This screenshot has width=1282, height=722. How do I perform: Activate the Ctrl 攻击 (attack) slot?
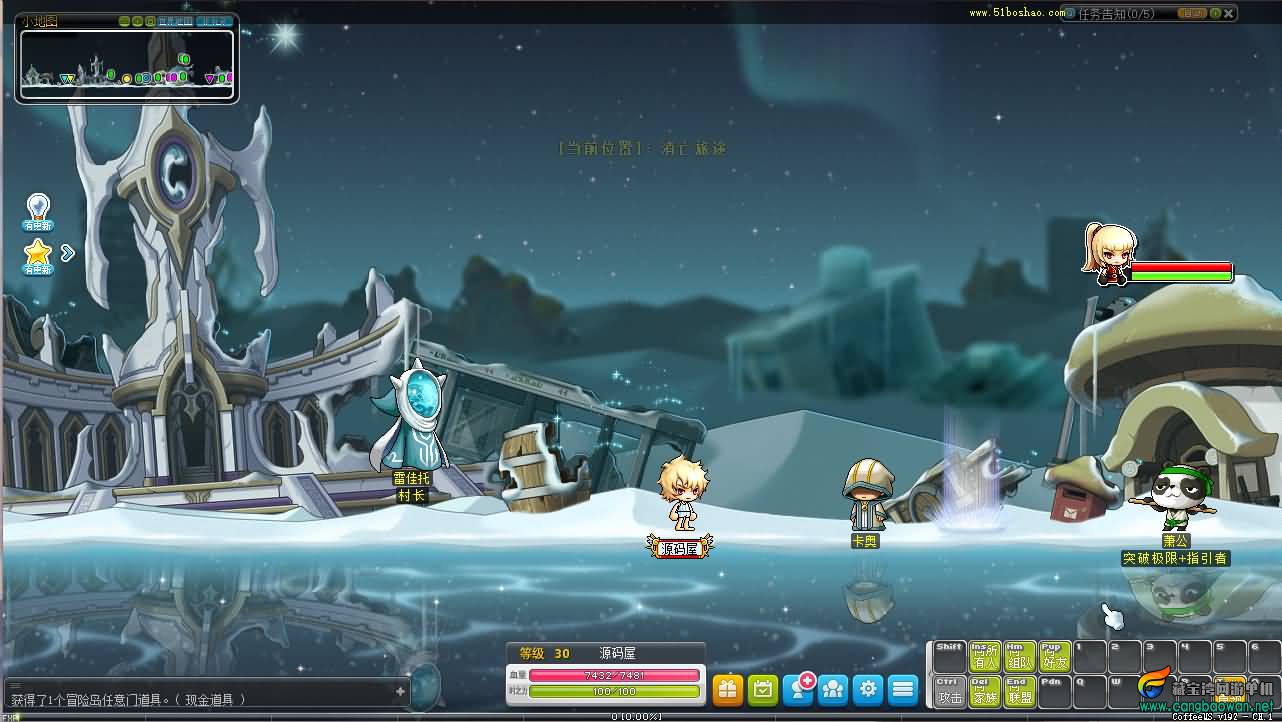[x=950, y=691]
